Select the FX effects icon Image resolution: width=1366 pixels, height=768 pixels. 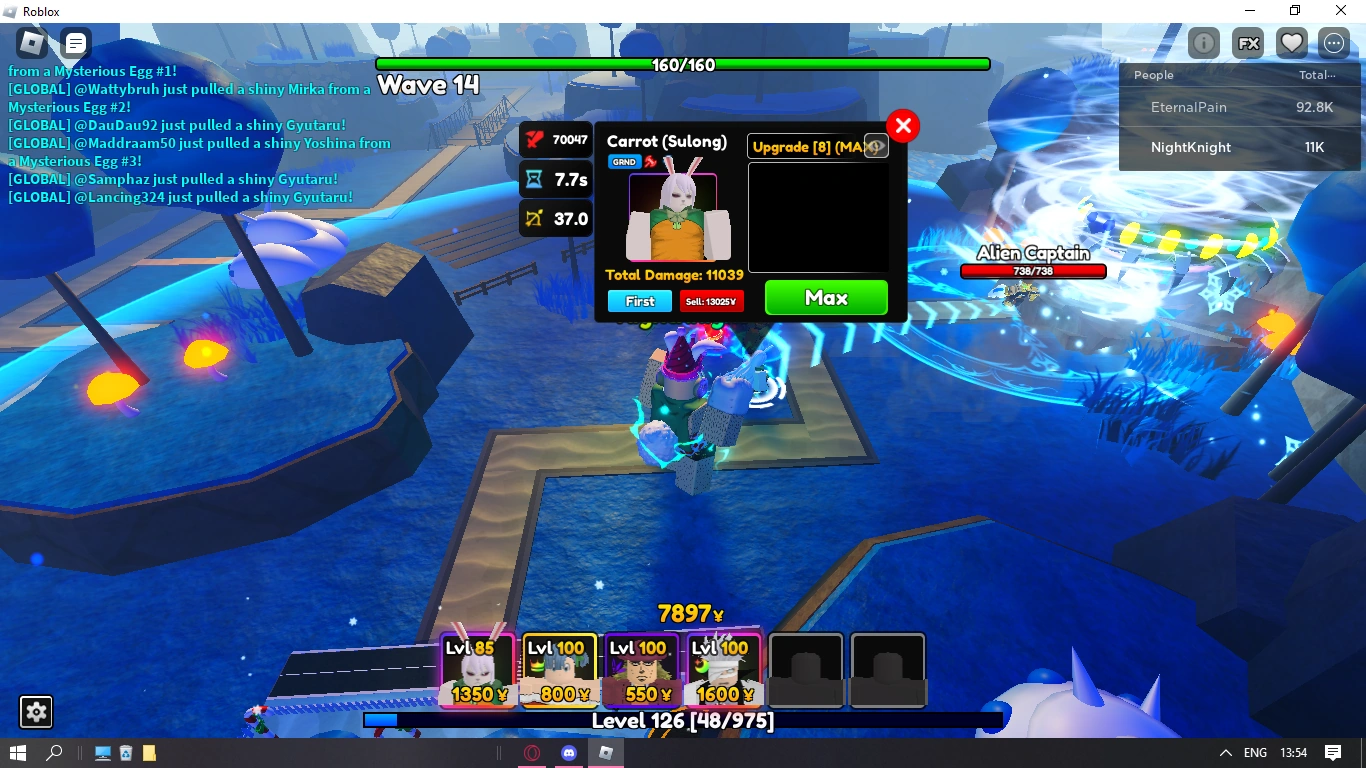click(1247, 43)
